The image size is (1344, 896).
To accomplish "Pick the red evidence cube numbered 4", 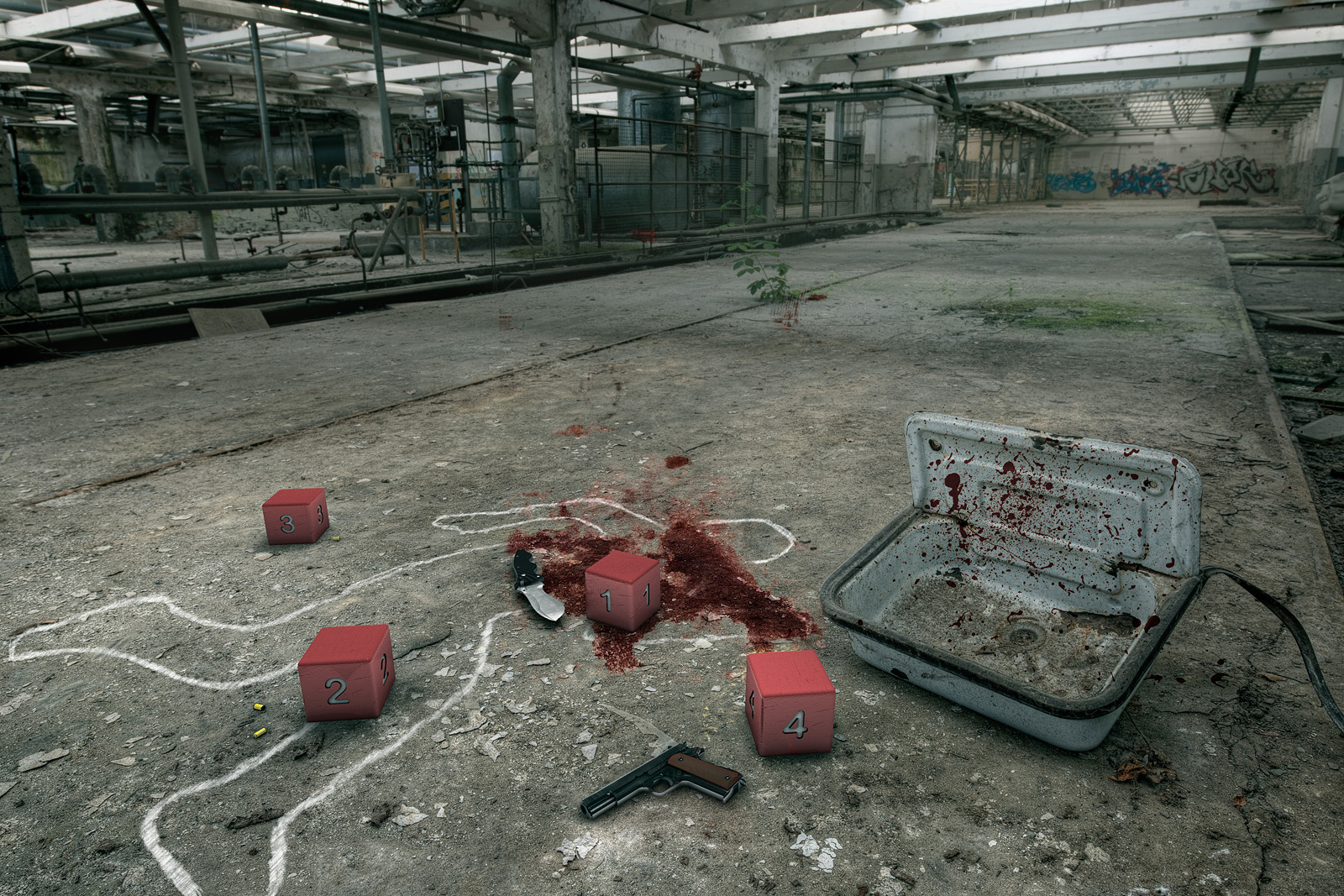I will [x=790, y=703].
